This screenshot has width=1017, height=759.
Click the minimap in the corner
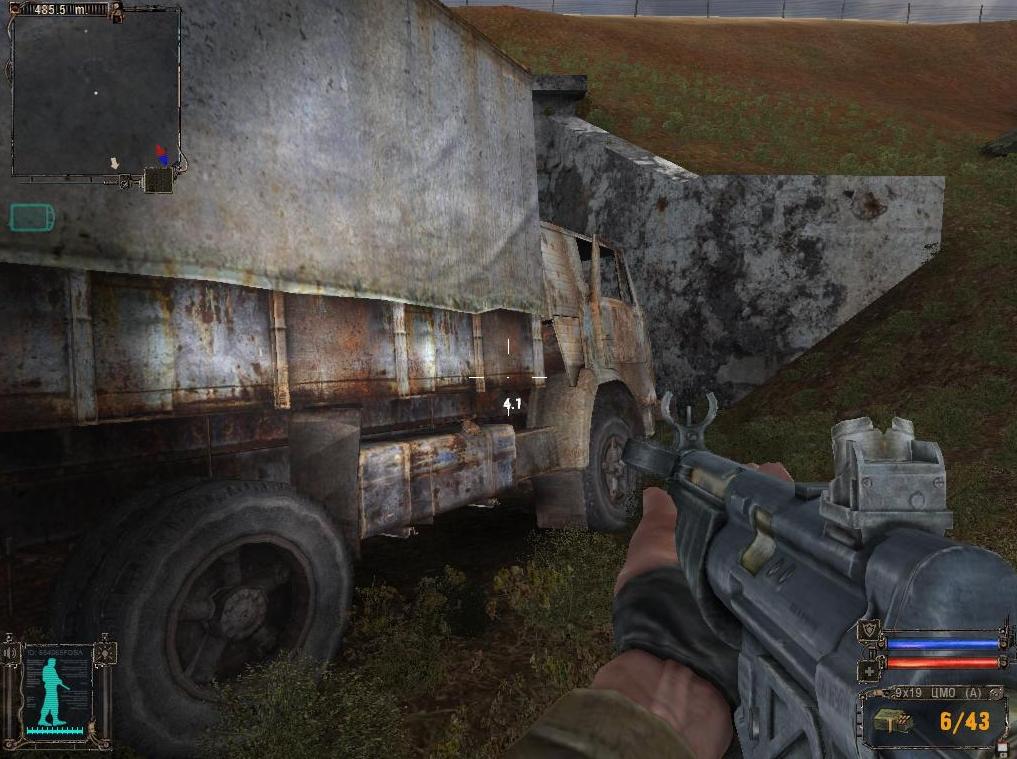96,92
